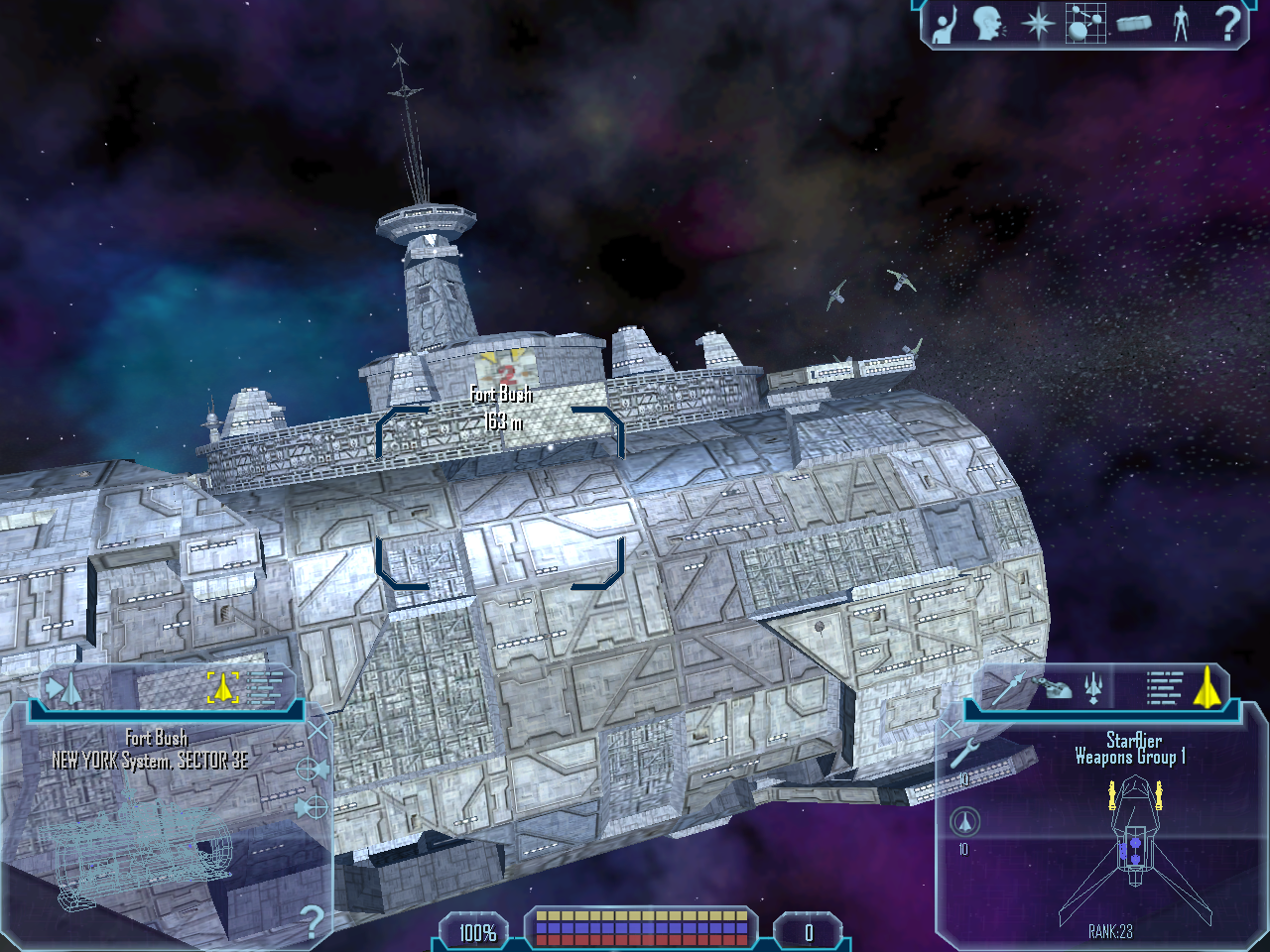Open help with the top question mark
This screenshot has width=1270, height=952.
[x=1228, y=23]
